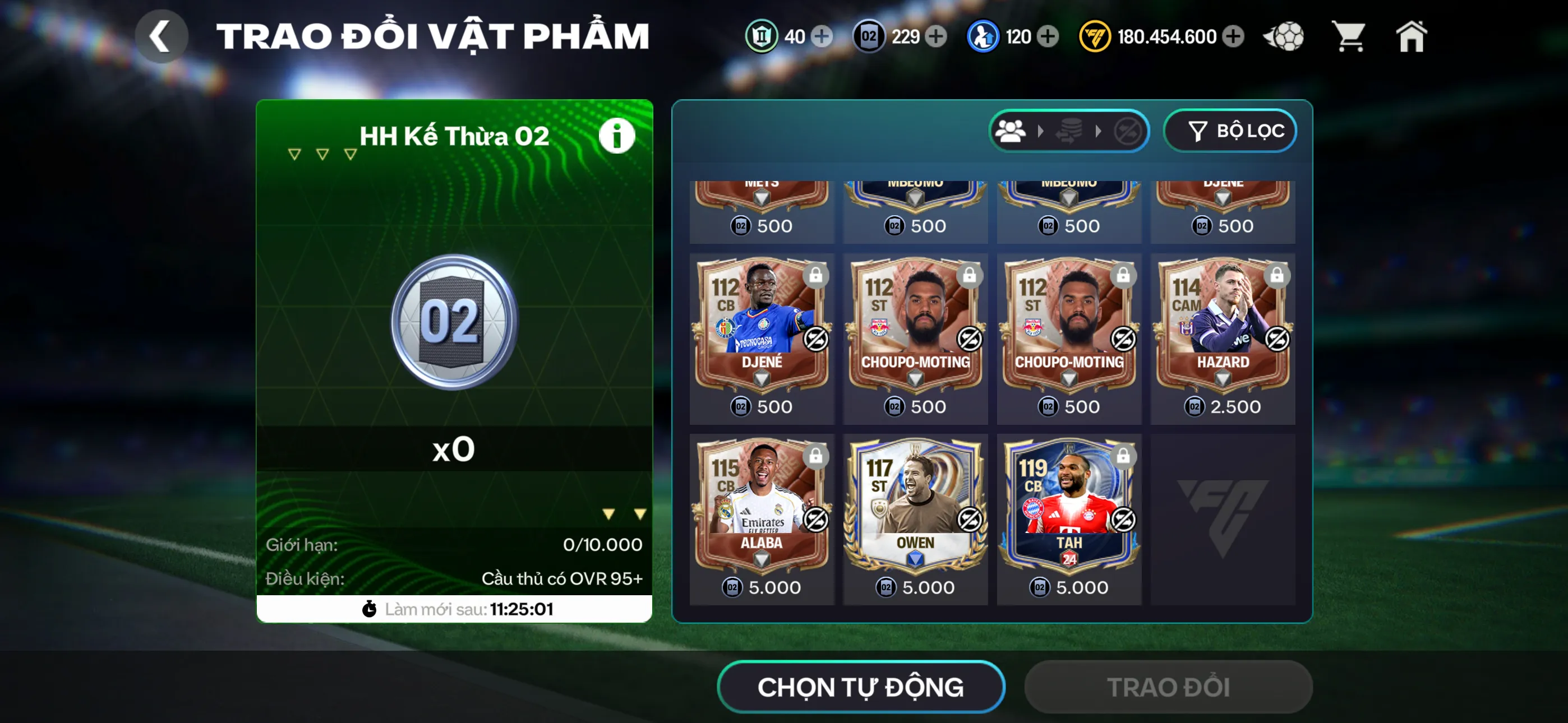Tap the plus next to the FC points balance
Viewport: 1568px width, 723px height.
click(x=1235, y=36)
